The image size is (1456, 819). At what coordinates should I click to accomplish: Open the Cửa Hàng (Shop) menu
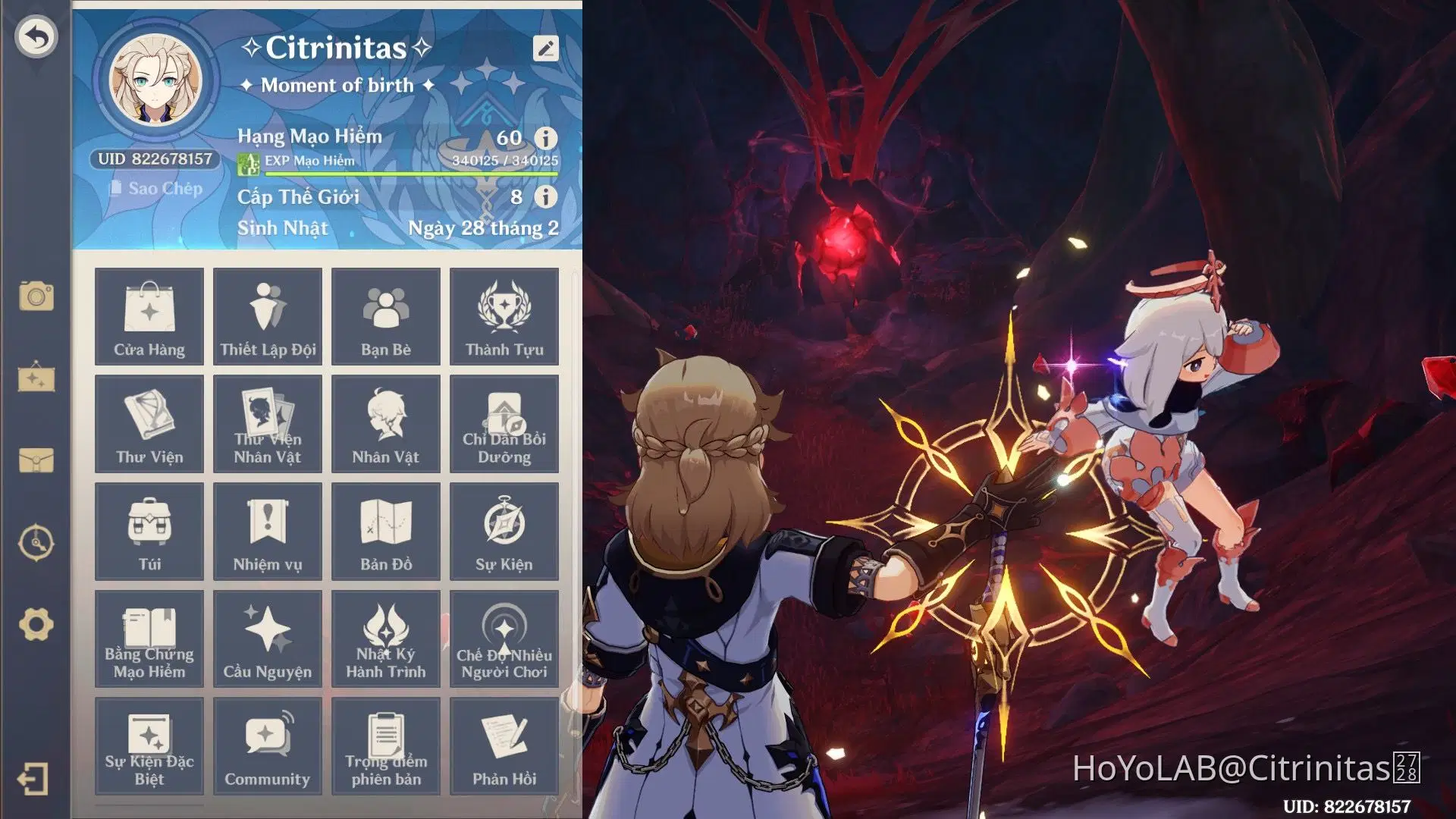point(149,316)
